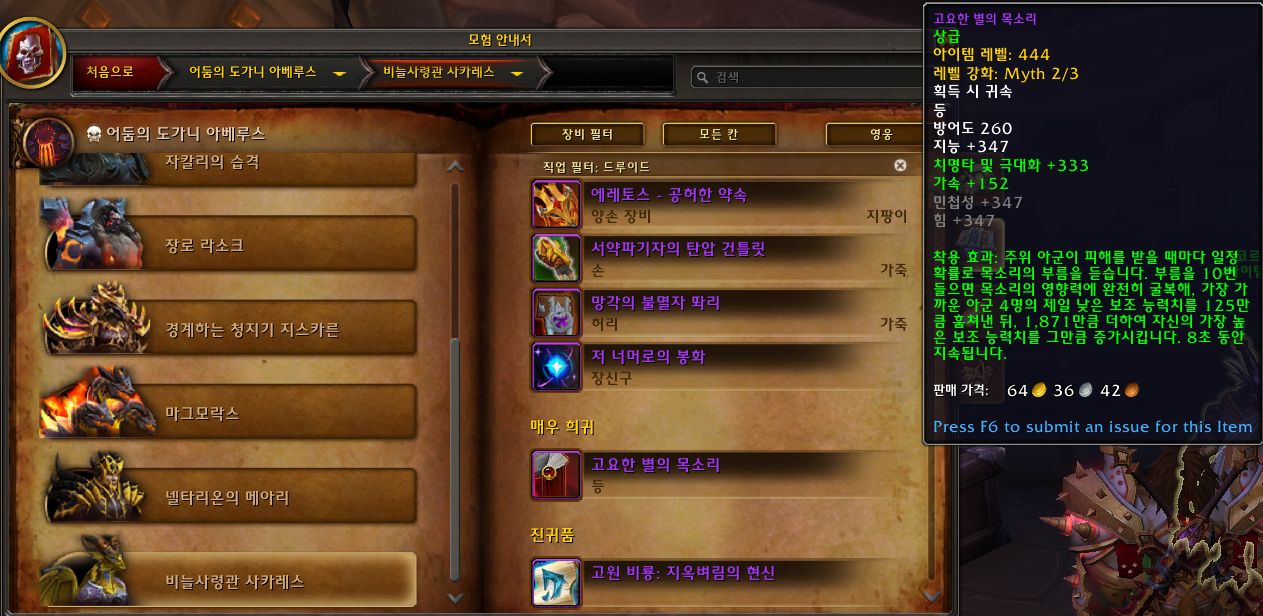
Task: Select loot item 고요한 별의 목소리
Action: pyautogui.click(x=720, y=474)
